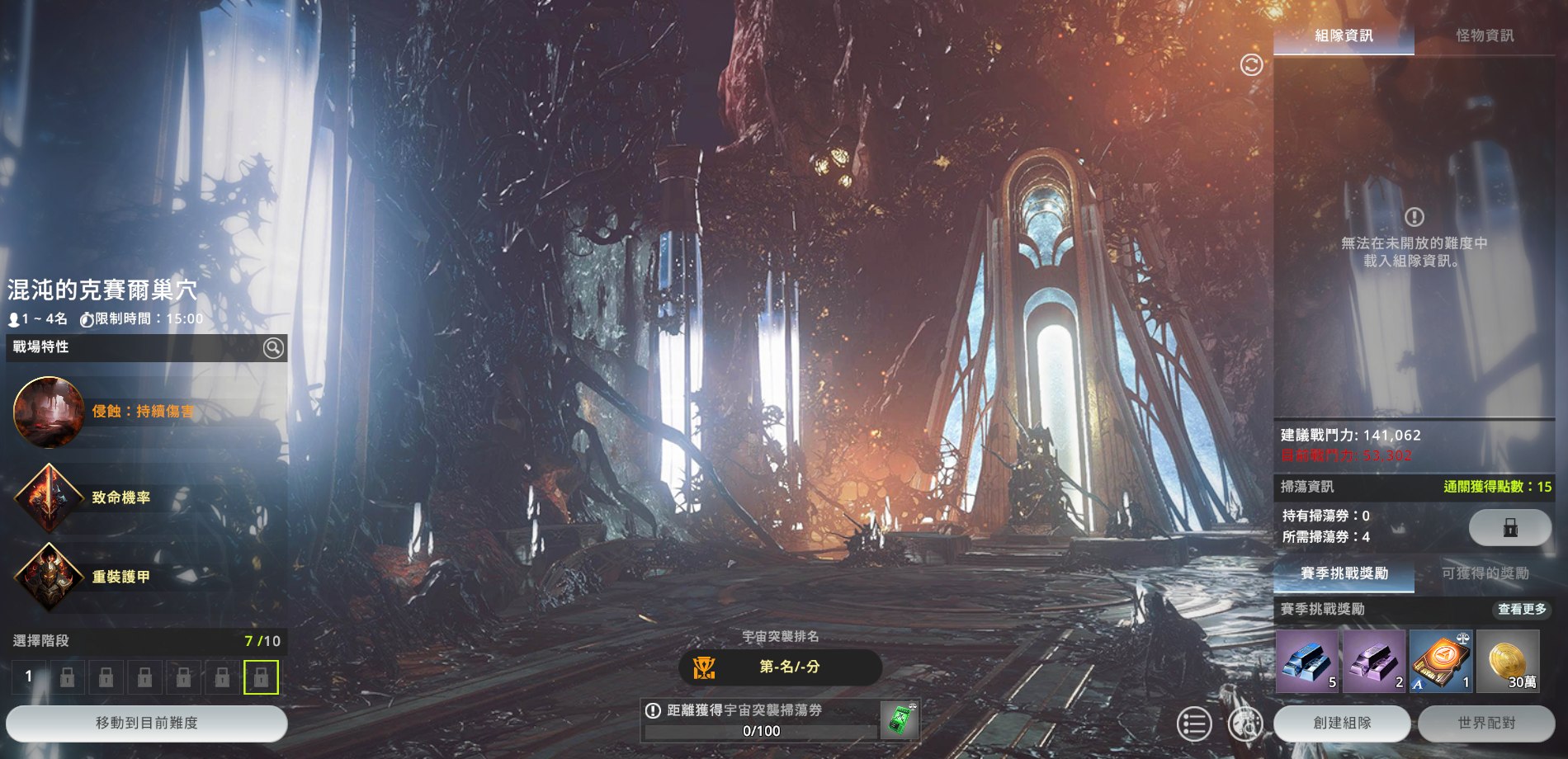Click the locked sweep button
Viewport: 1568px width, 759px height.
1509,527
